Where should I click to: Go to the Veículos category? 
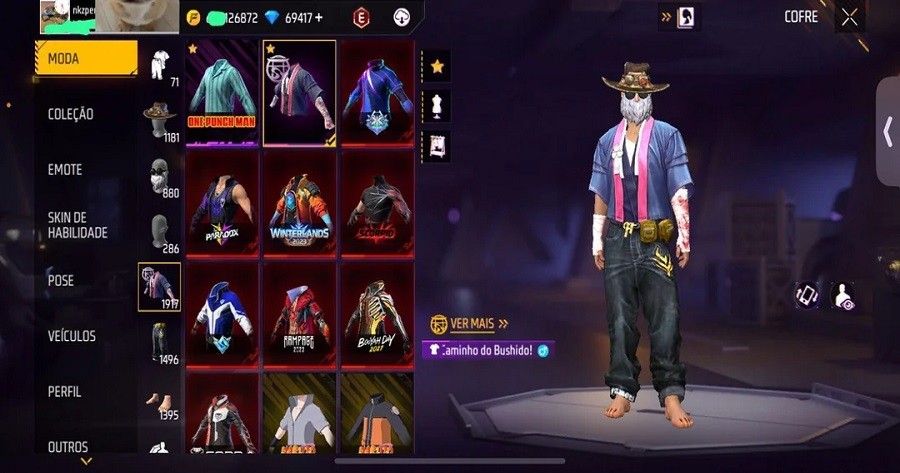72,336
